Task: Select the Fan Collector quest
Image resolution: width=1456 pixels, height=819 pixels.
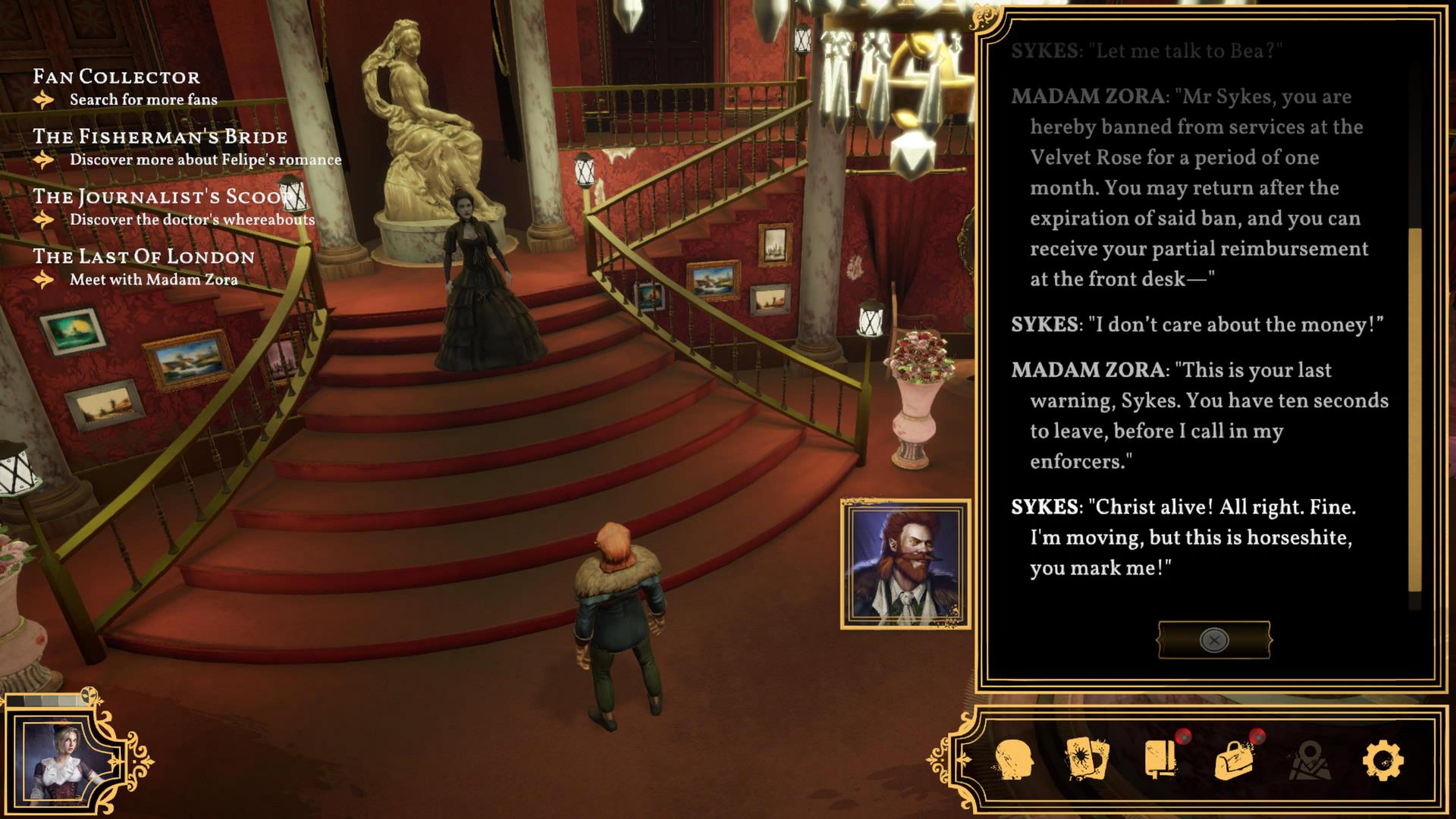Action: [116, 77]
